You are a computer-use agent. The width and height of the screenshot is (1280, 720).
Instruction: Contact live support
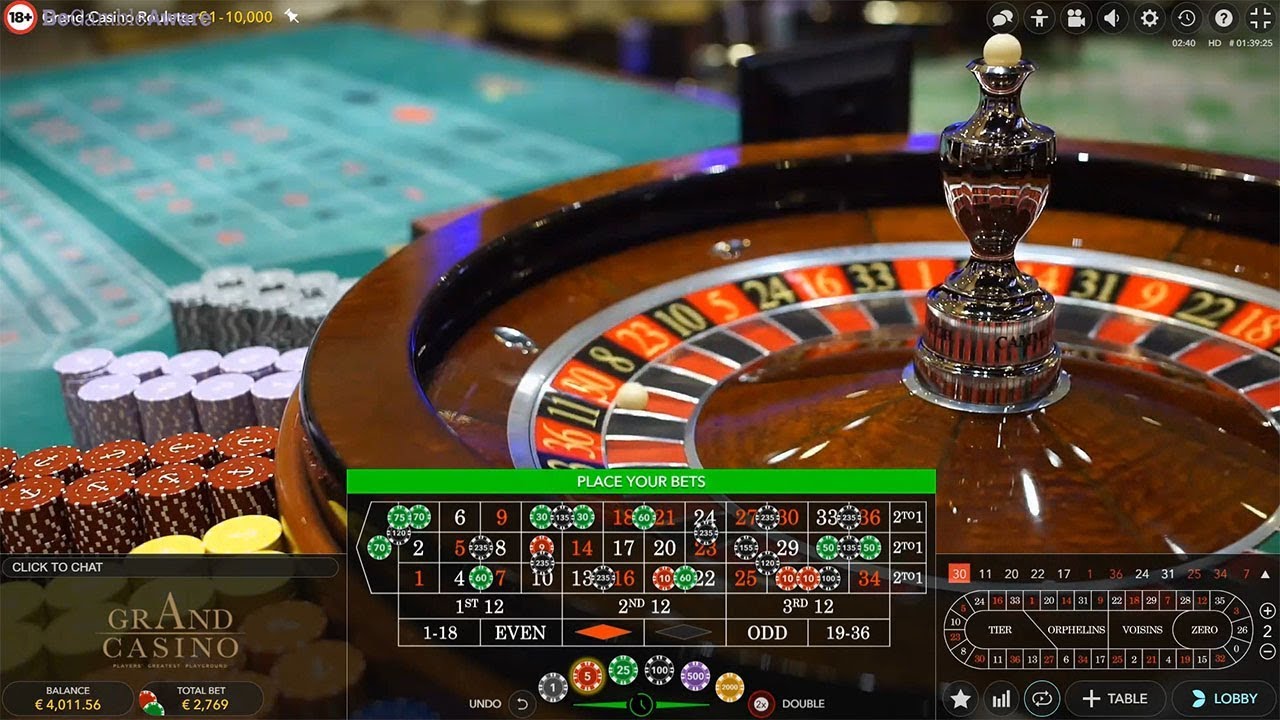(1041, 18)
